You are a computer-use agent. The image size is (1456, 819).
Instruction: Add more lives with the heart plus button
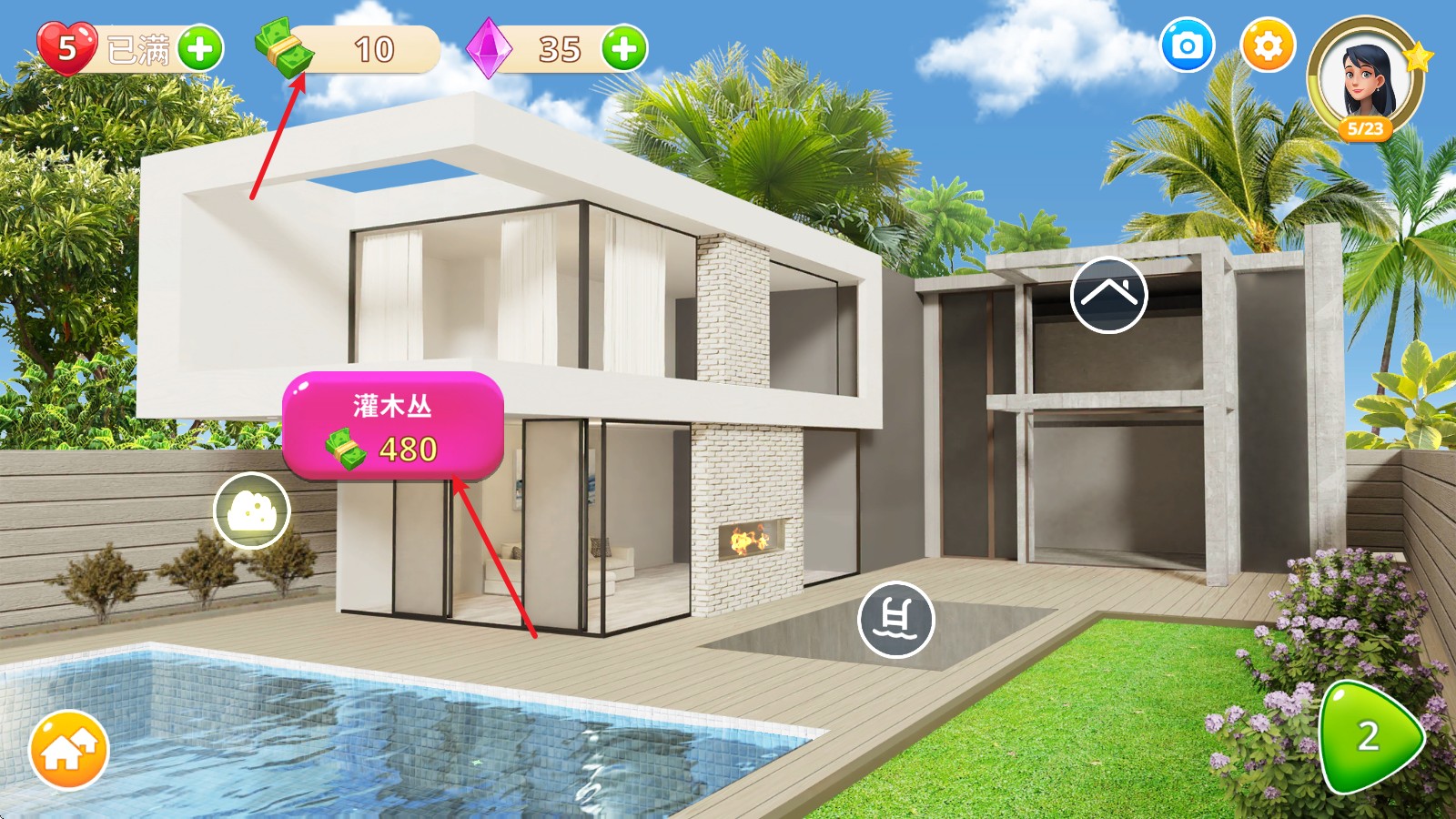(x=200, y=48)
